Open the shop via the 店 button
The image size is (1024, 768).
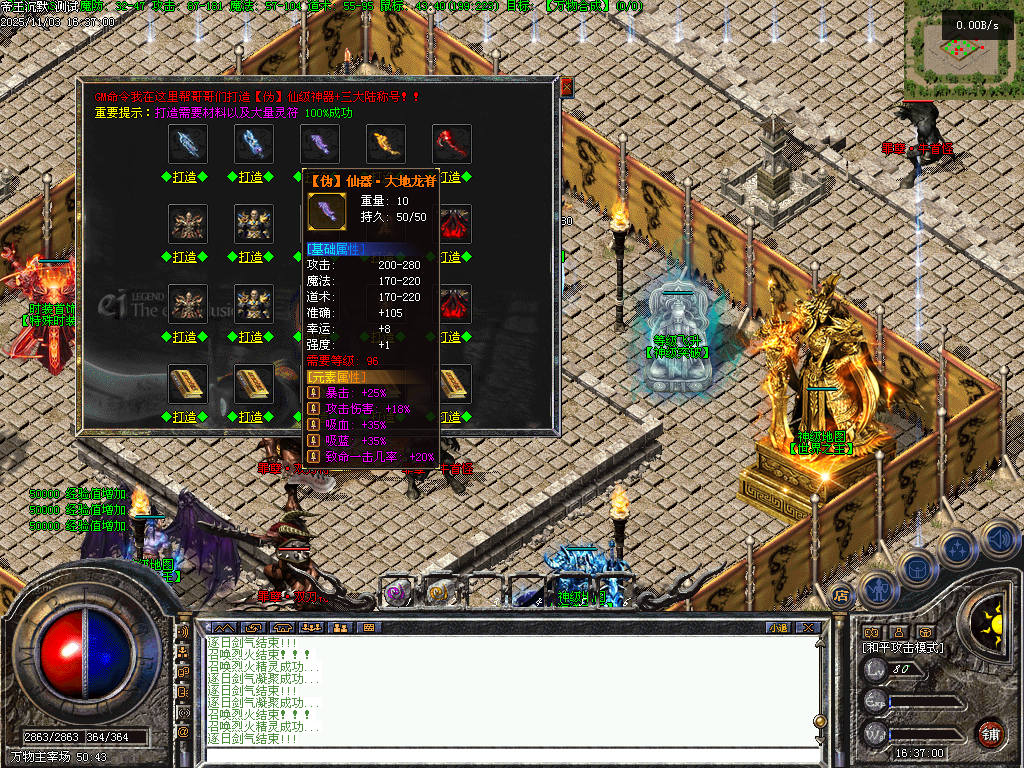(841, 594)
